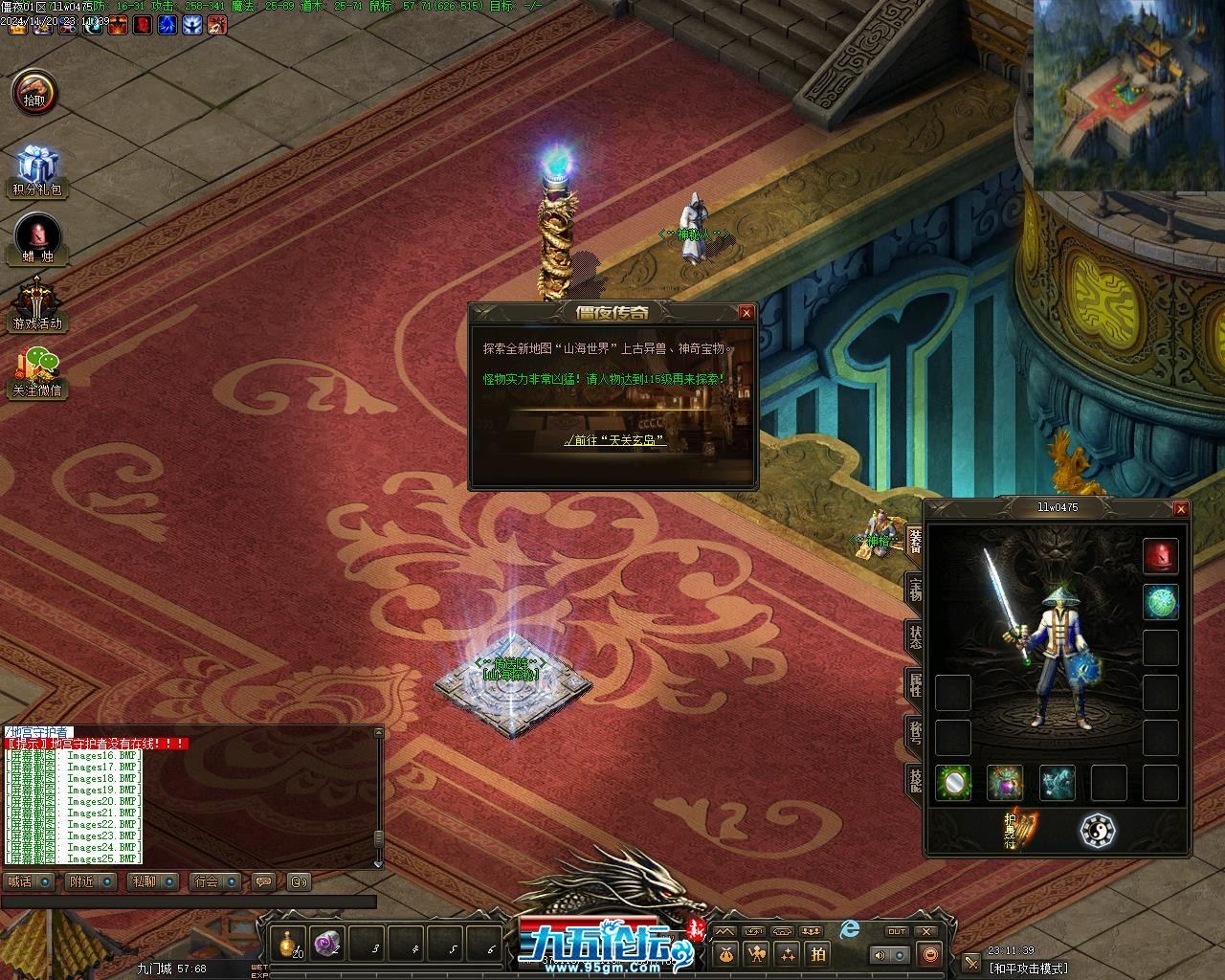Switch to the 宝物 treasure tab
This screenshot has width=1225, height=980.
pyautogui.click(x=915, y=590)
